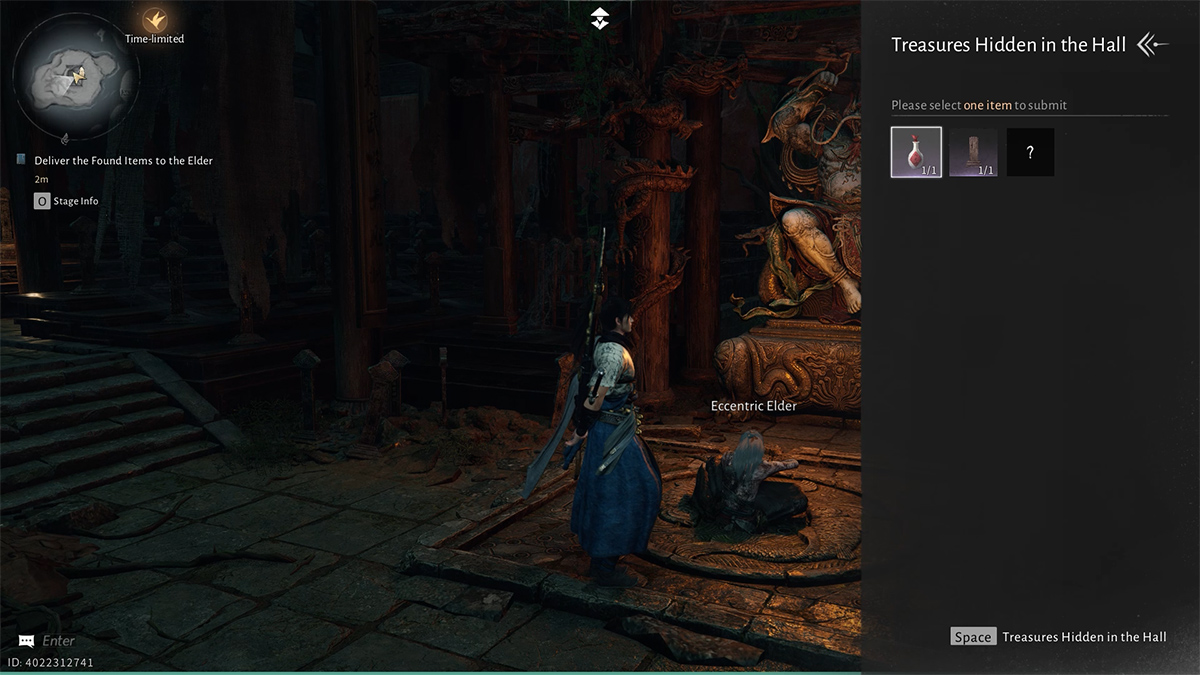Select the red potion bottle item
This screenshot has height=675, width=1200.
(916, 152)
